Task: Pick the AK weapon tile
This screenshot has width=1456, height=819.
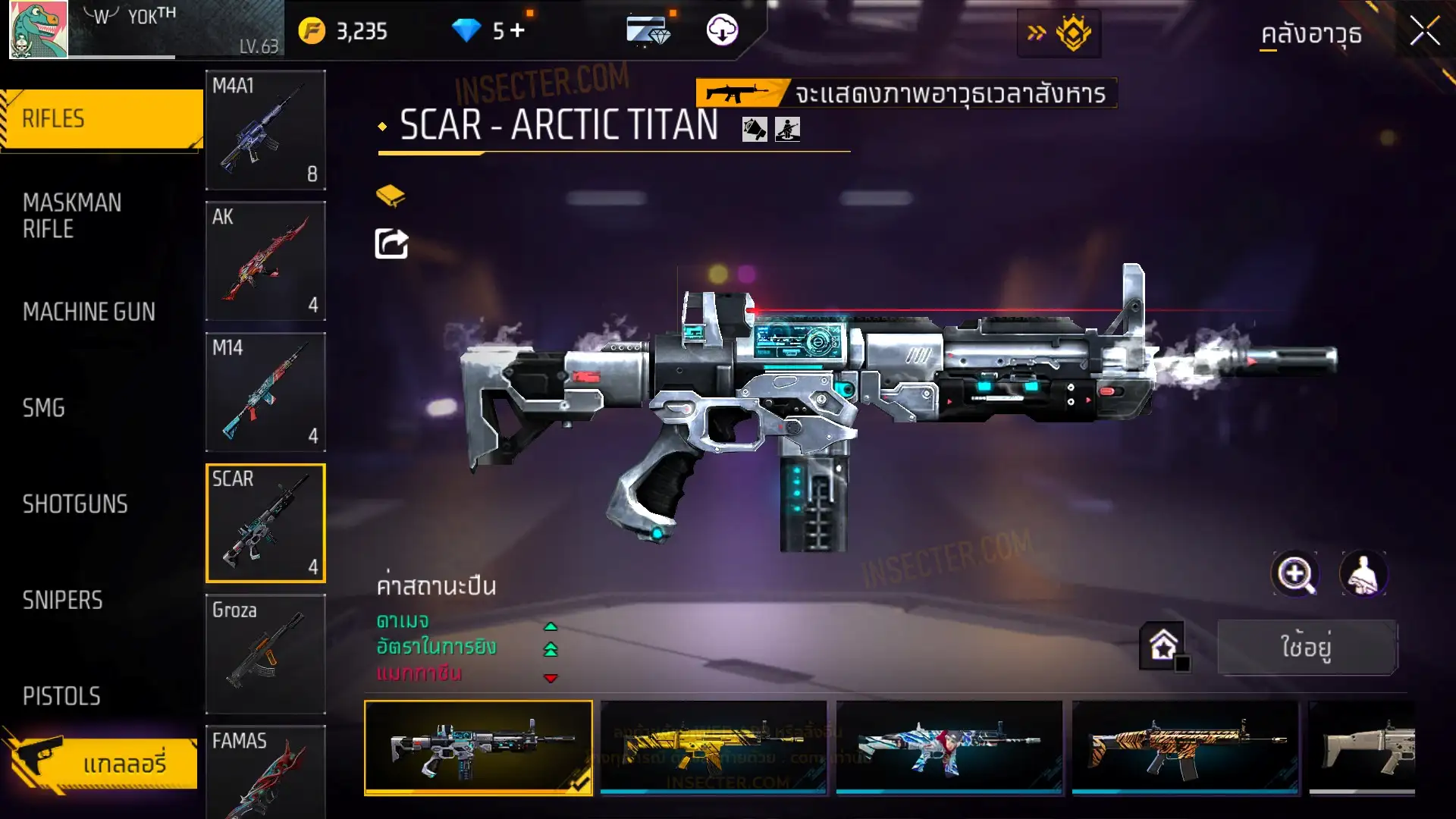Action: click(265, 261)
